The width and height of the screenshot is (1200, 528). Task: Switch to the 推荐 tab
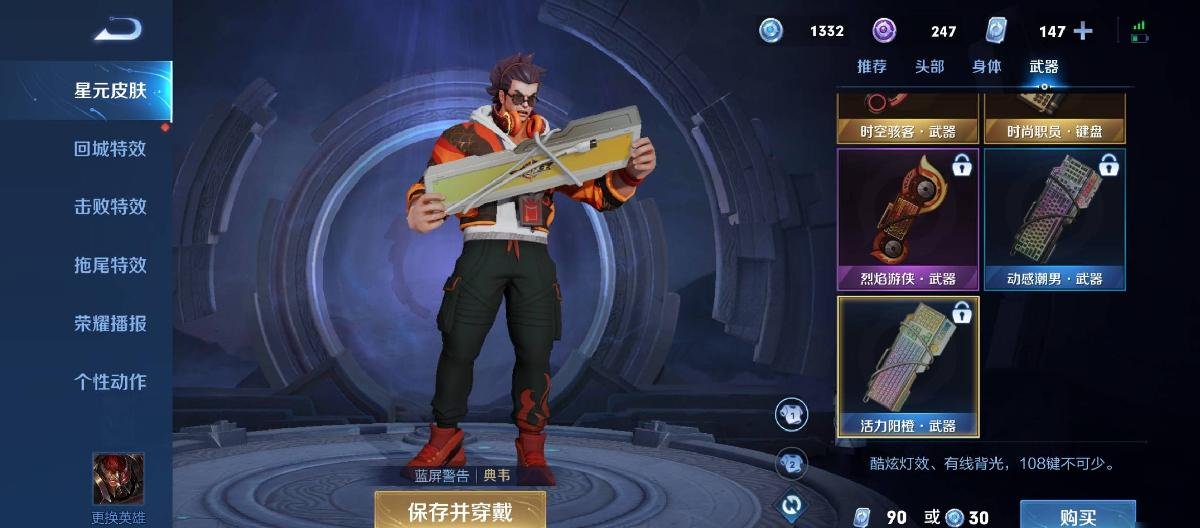coord(872,66)
